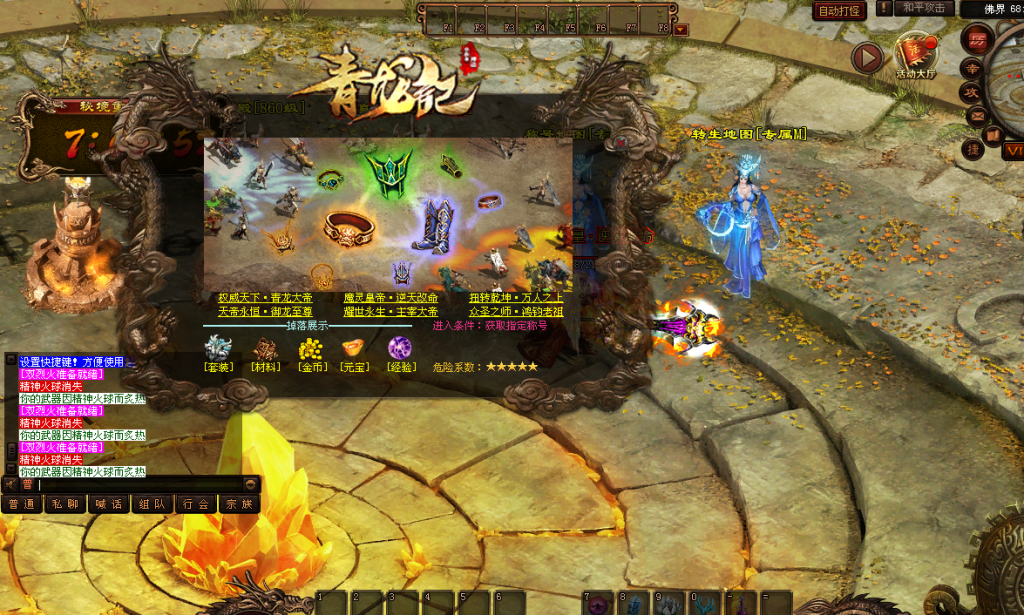Choose the 宗族 clan chat channel
This screenshot has width=1024, height=615.
click(x=239, y=504)
